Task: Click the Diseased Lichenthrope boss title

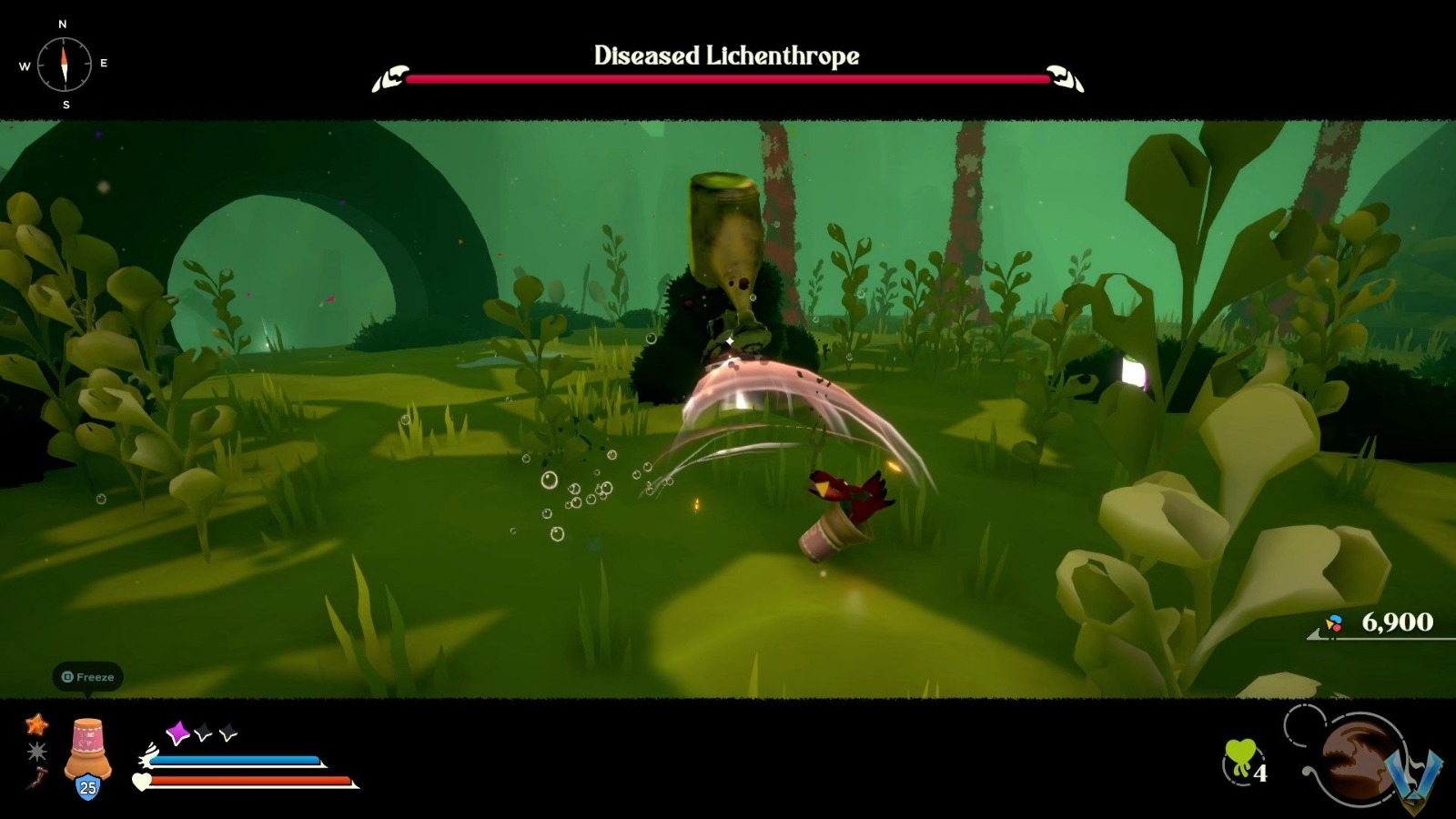Action: (727, 55)
